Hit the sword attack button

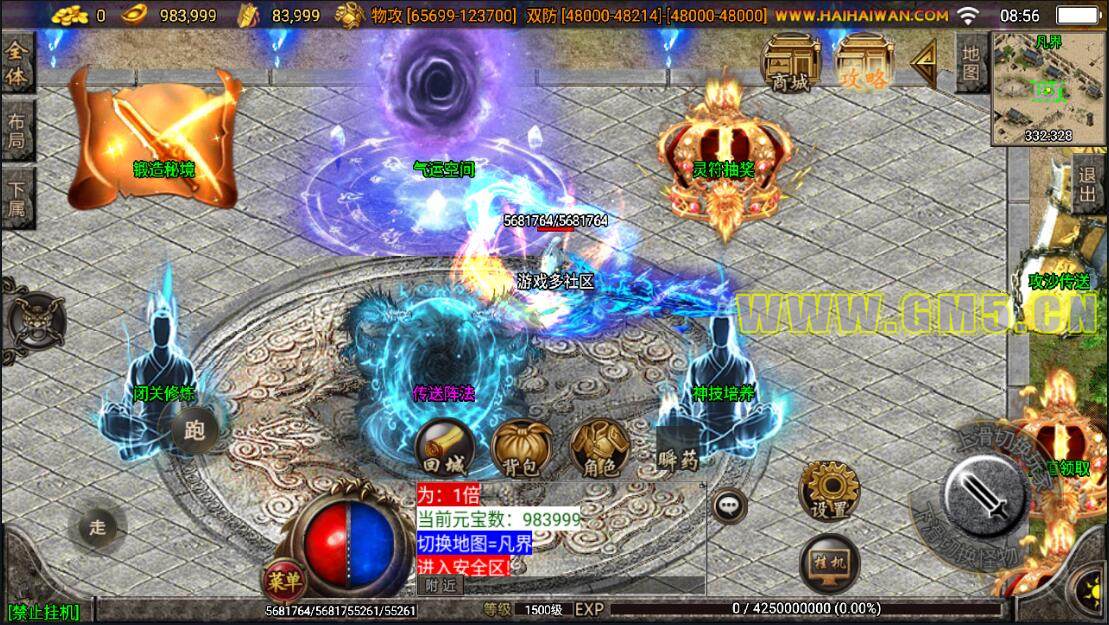click(987, 494)
